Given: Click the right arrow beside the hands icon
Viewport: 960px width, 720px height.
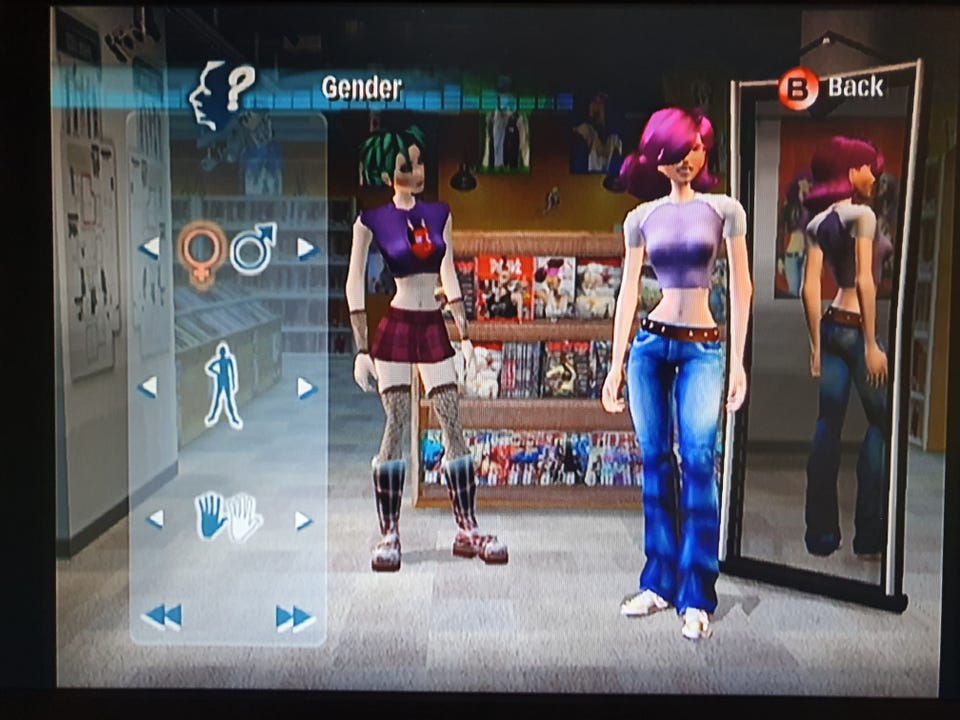Looking at the screenshot, I should point(303,520).
